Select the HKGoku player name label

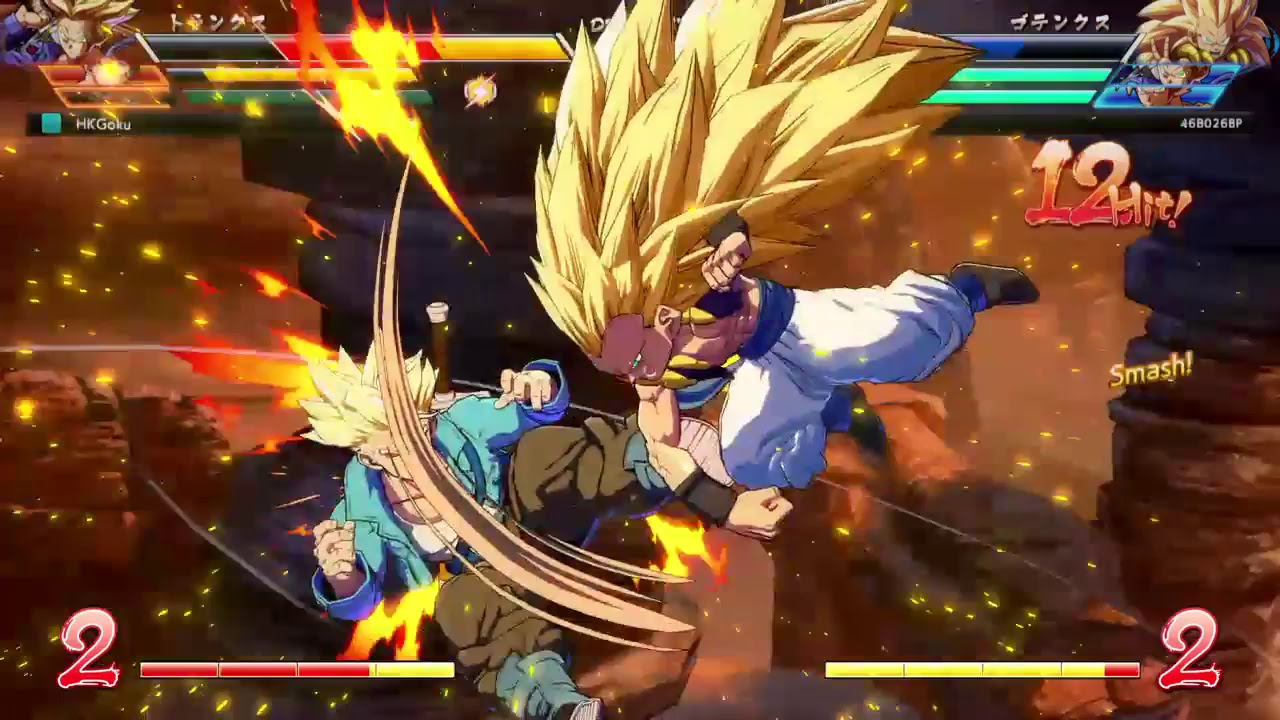(x=105, y=125)
